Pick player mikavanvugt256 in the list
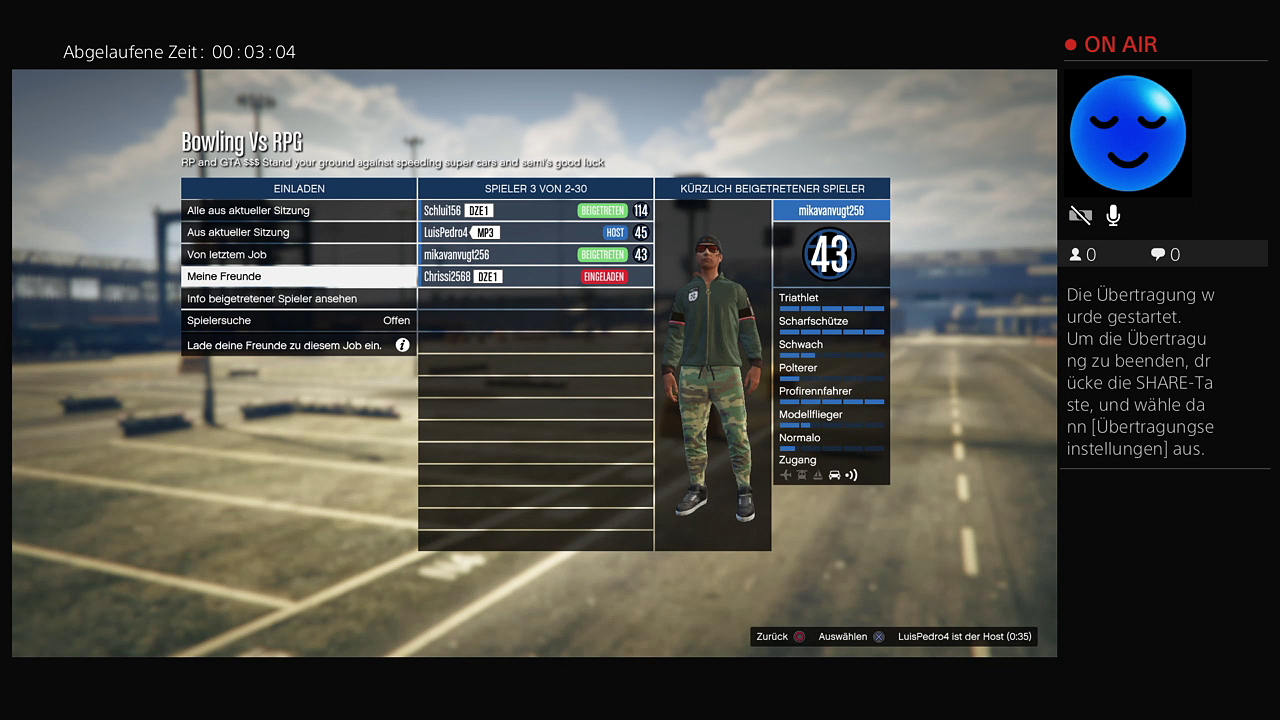Viewport: 1280px width, 720px height. 535,255
